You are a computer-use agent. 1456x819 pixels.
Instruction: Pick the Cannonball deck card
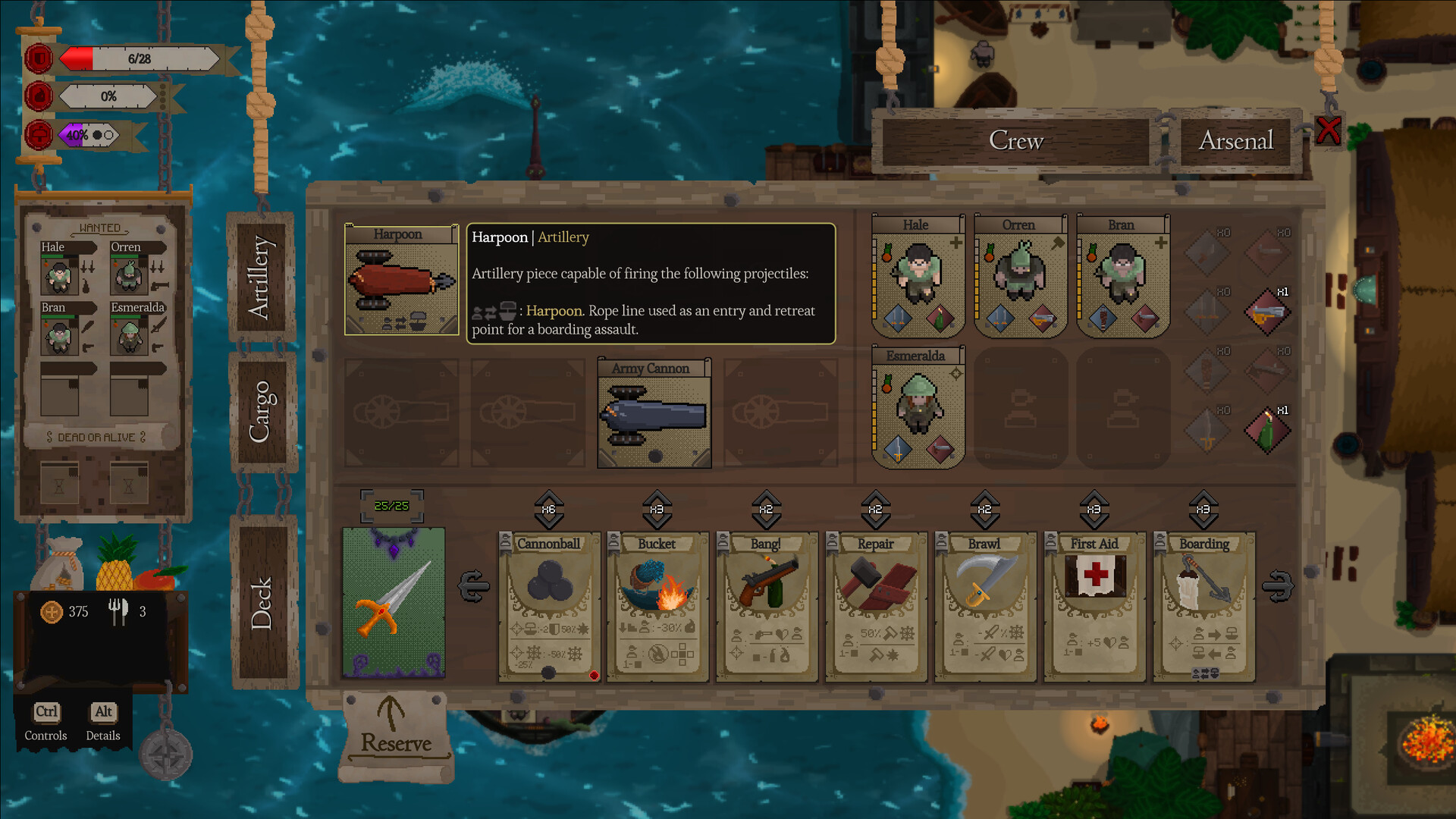point(549,607)
